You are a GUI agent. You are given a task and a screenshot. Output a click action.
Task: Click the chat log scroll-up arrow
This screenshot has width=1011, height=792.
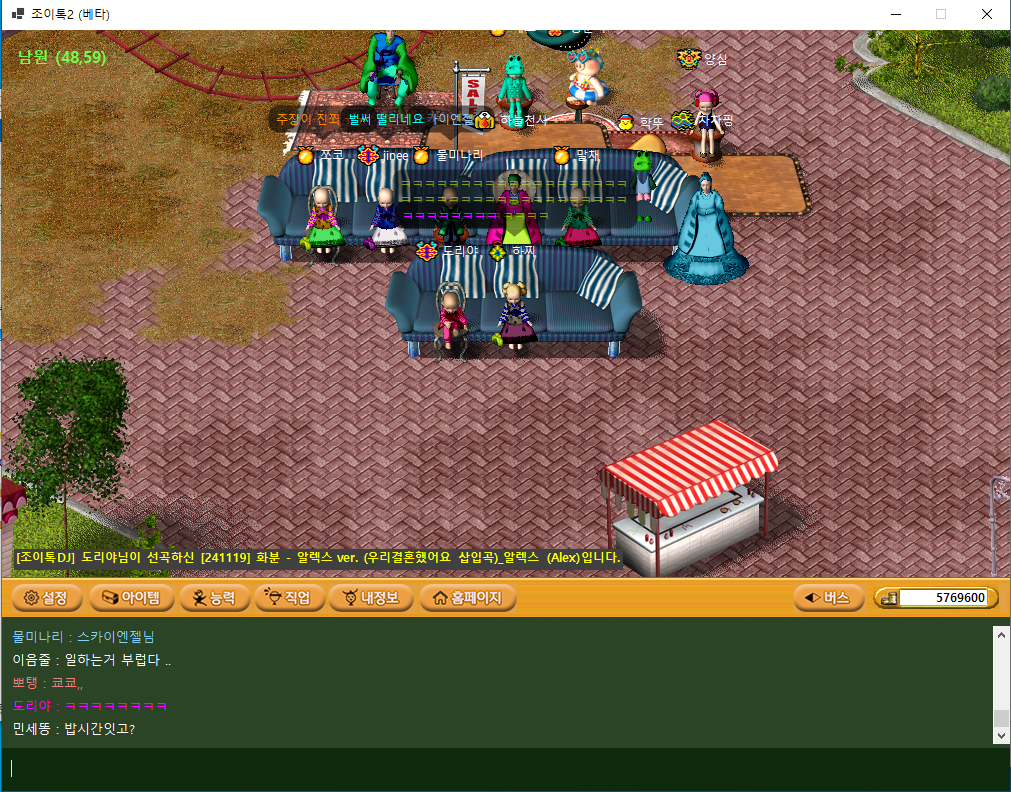(1002, 633)
